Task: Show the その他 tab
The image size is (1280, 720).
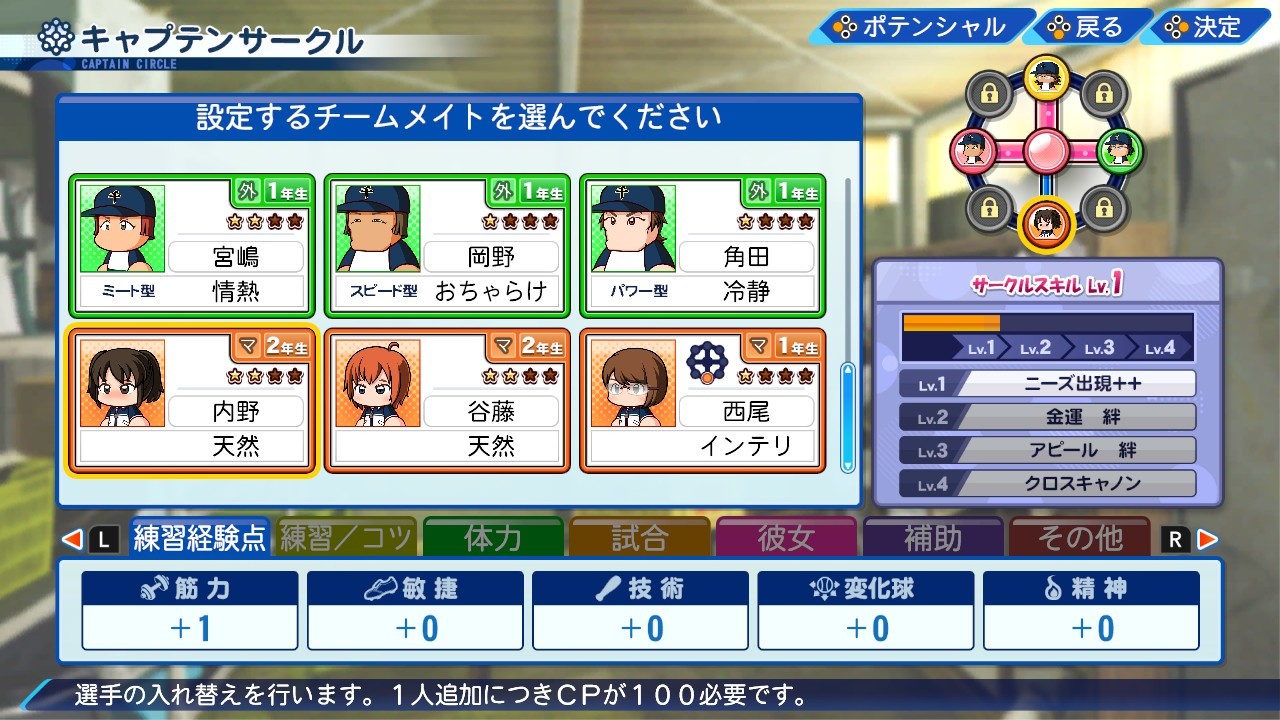Action: click(1079, 538)
